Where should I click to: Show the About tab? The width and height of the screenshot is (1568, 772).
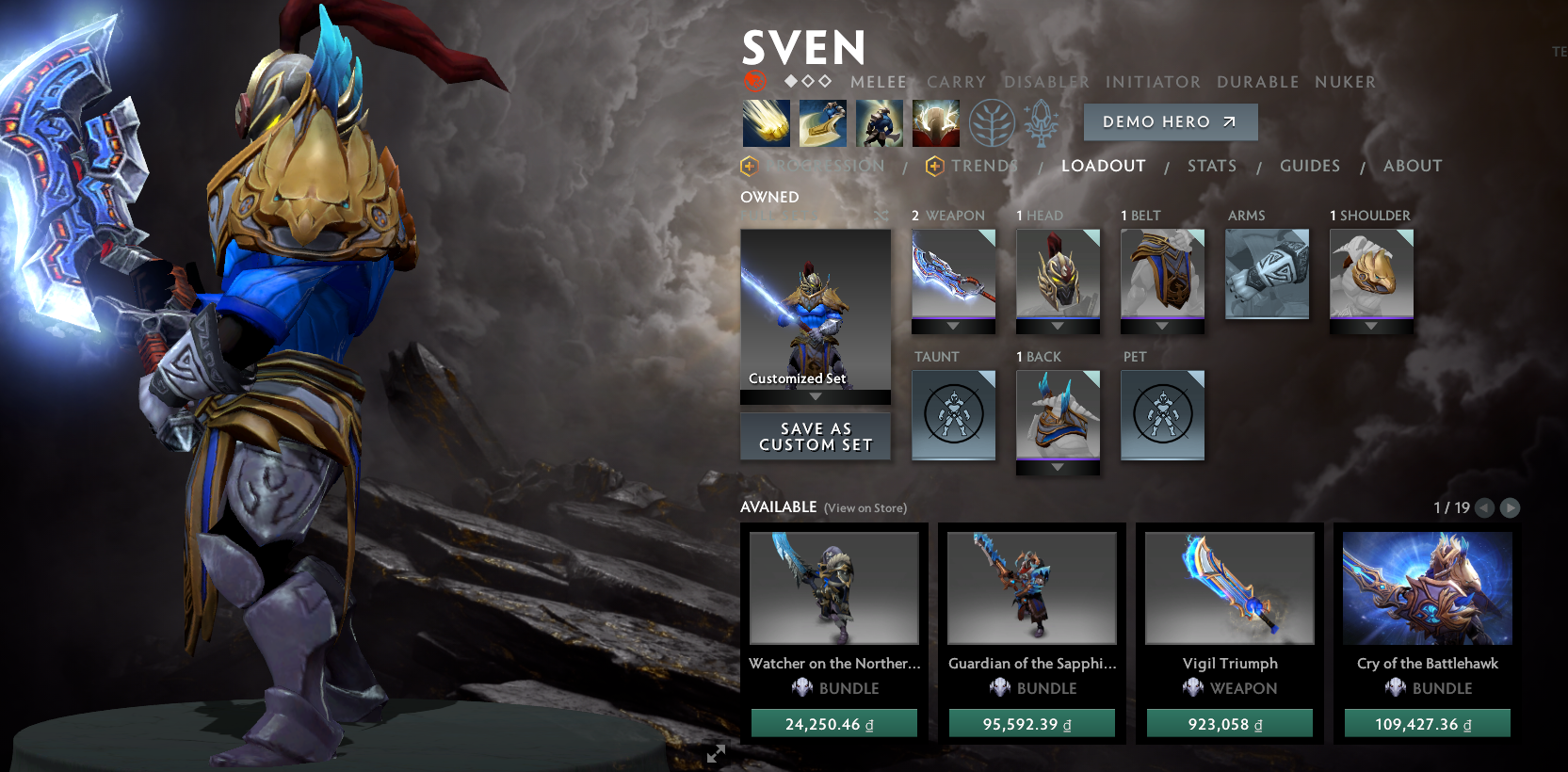click(x=1412, y=166)
